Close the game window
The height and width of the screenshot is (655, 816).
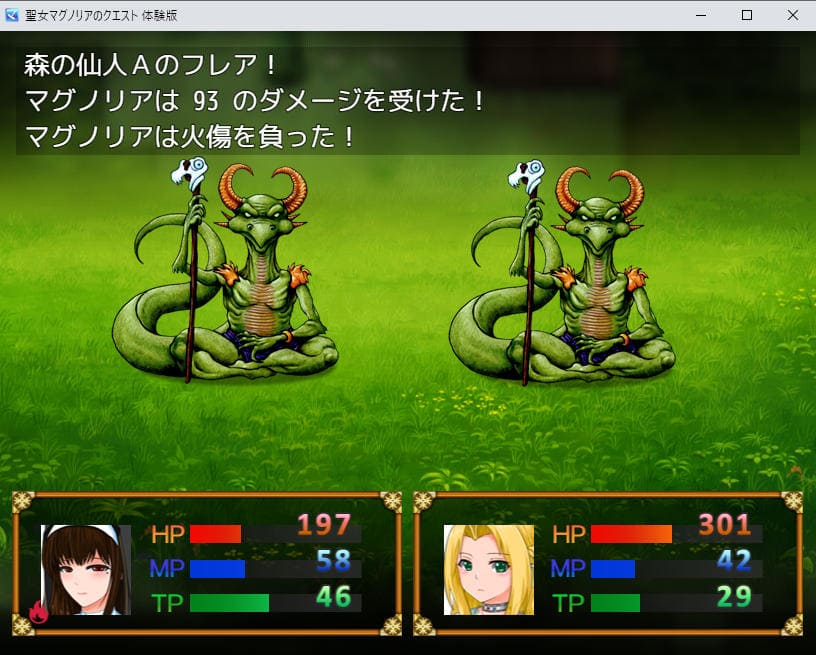point(792,15)
